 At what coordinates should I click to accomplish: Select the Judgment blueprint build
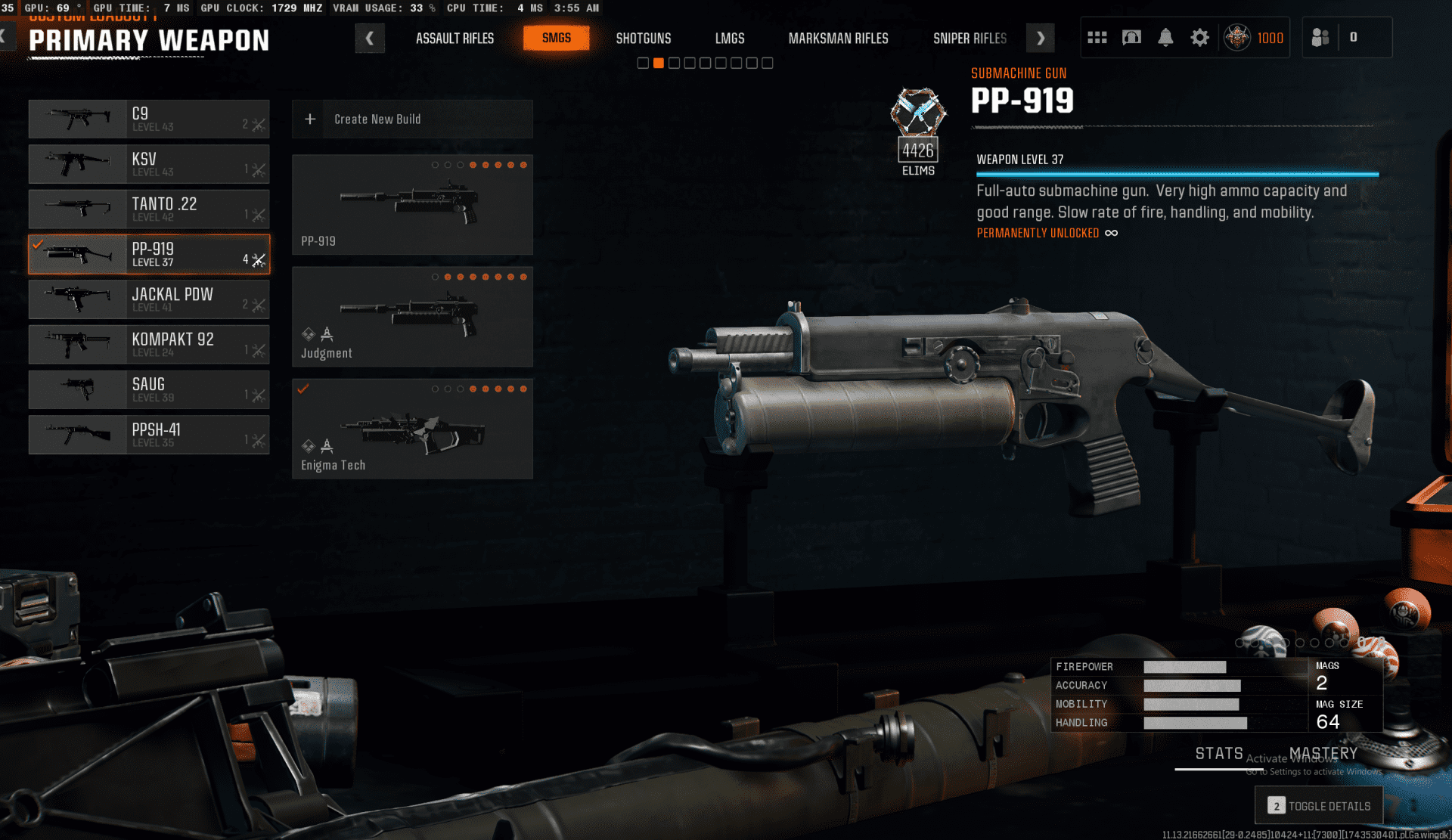coord(412,317)
